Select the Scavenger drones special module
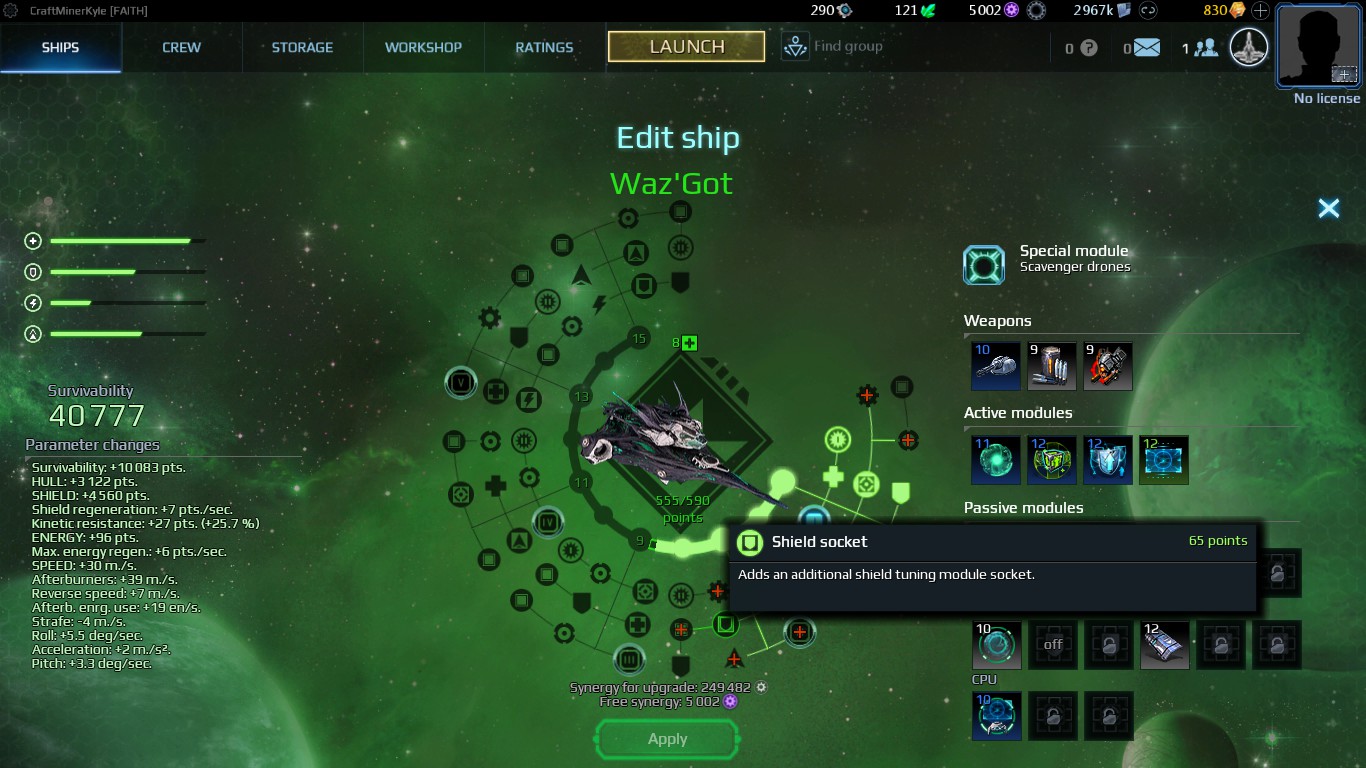 984,265
